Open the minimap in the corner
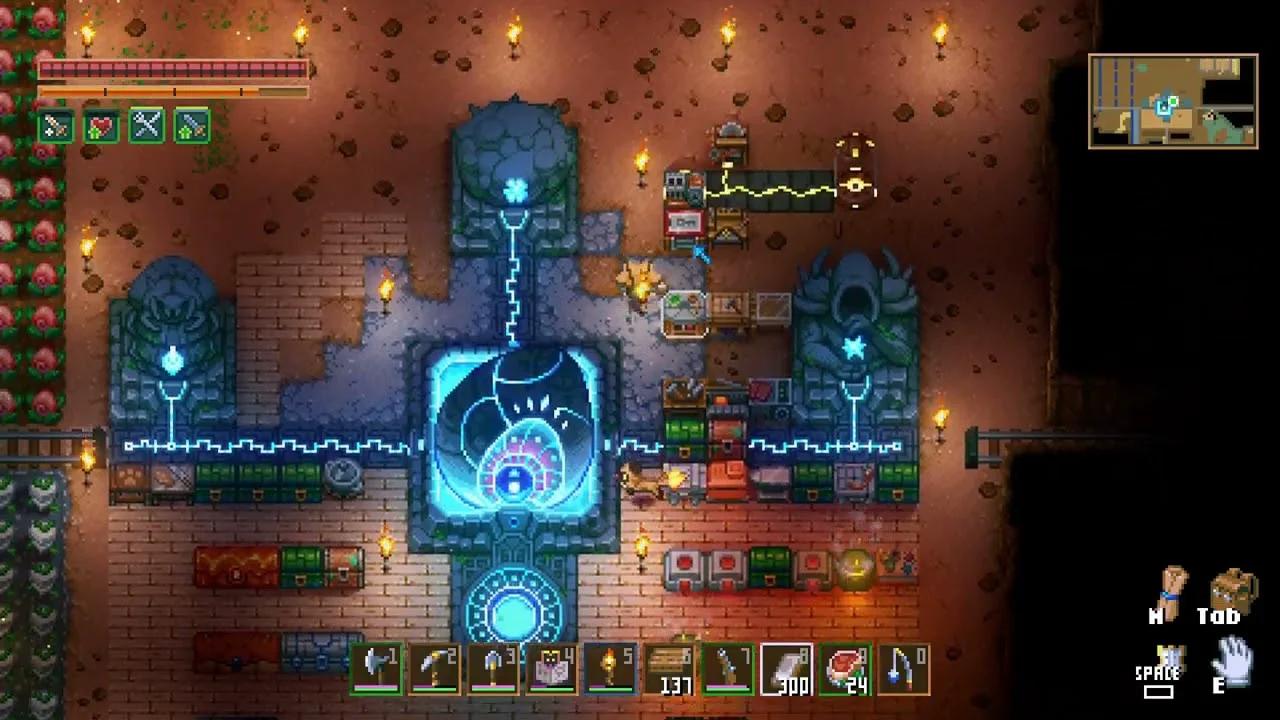Screen dimensions: 1280x720 [x=1173, y=101]
